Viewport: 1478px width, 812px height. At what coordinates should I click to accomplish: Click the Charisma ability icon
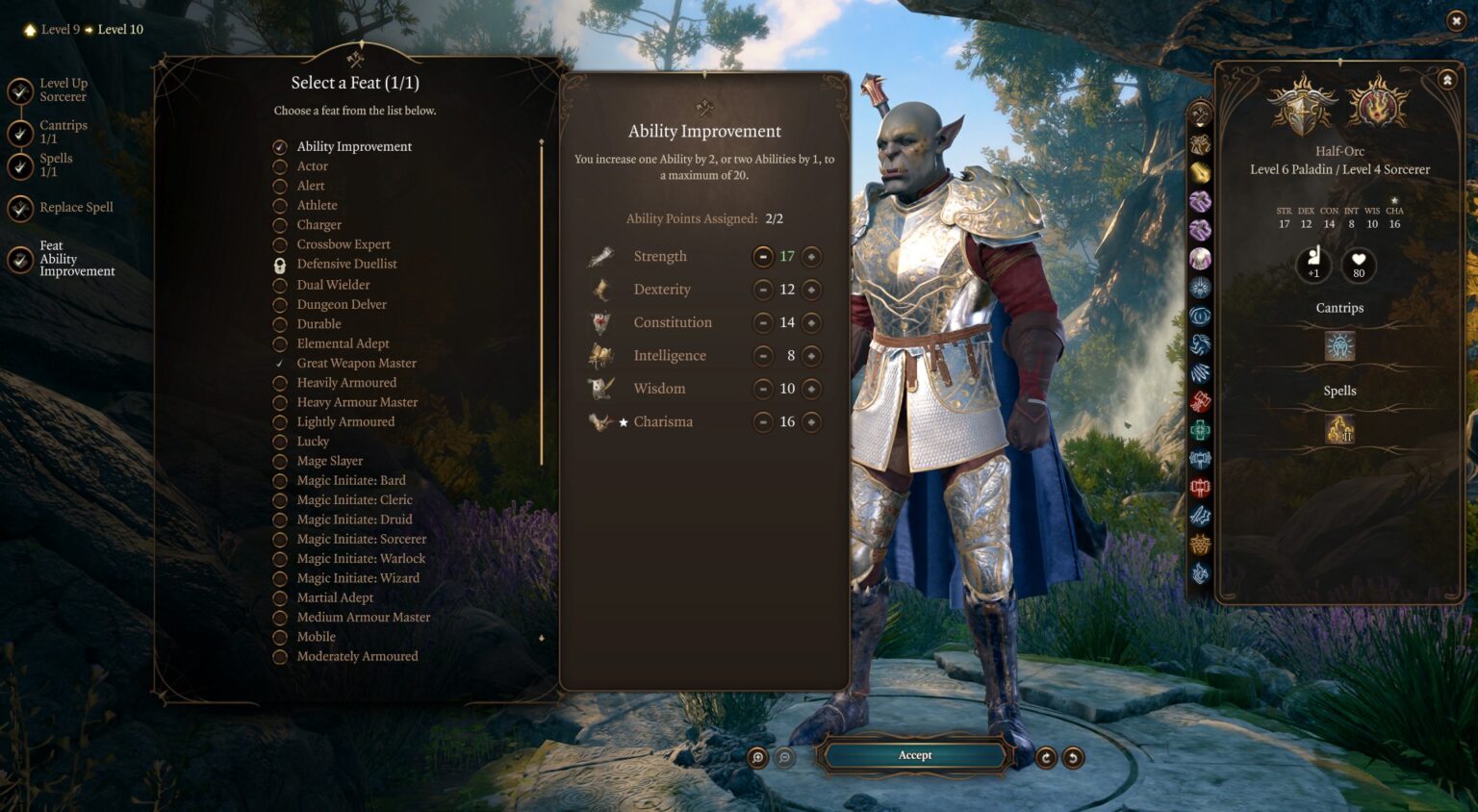tap(599, 421)
